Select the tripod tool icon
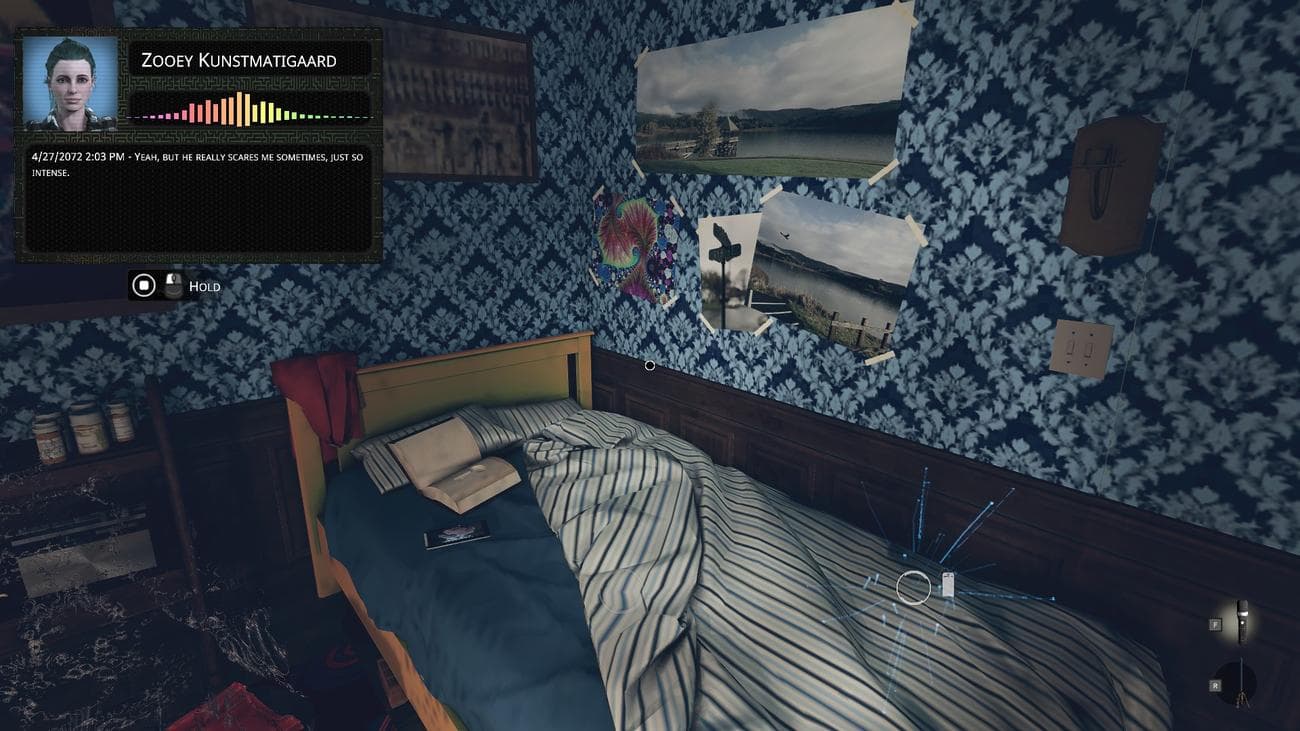 click(x=1241, y=682)
